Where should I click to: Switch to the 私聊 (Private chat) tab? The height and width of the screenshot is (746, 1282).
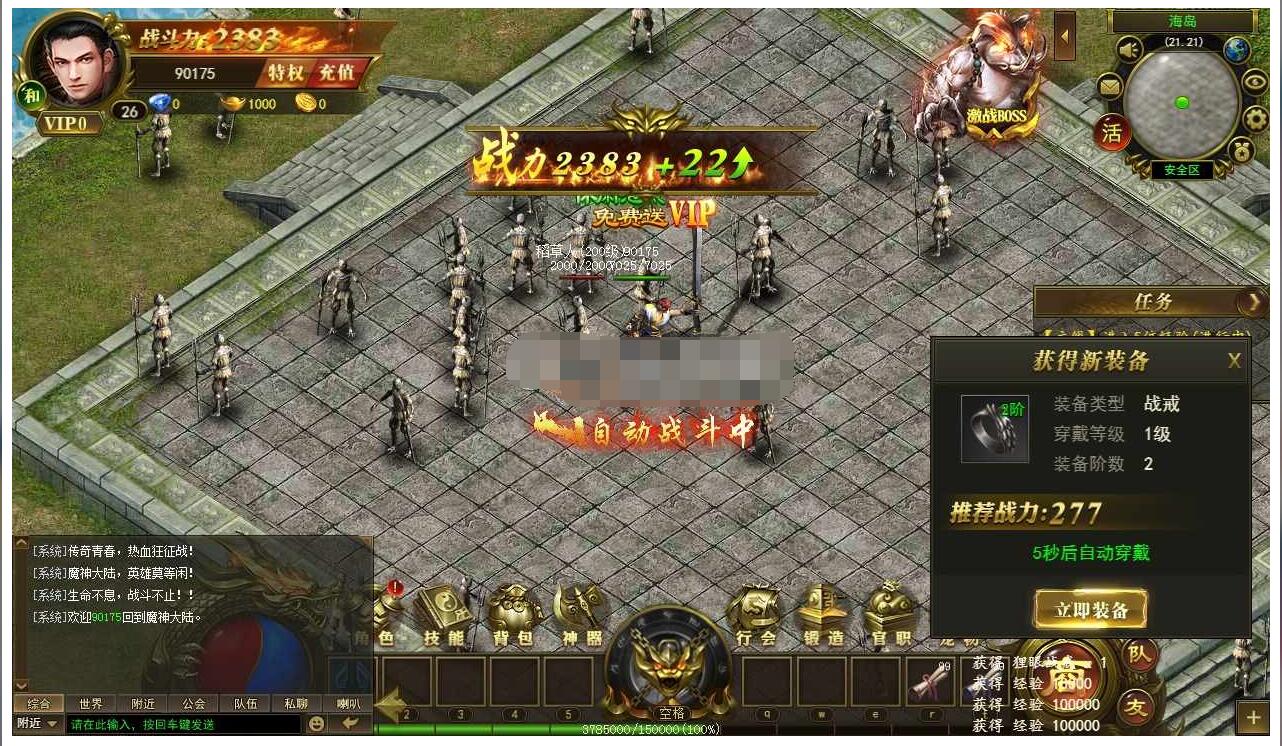click(x=298, y=703)
